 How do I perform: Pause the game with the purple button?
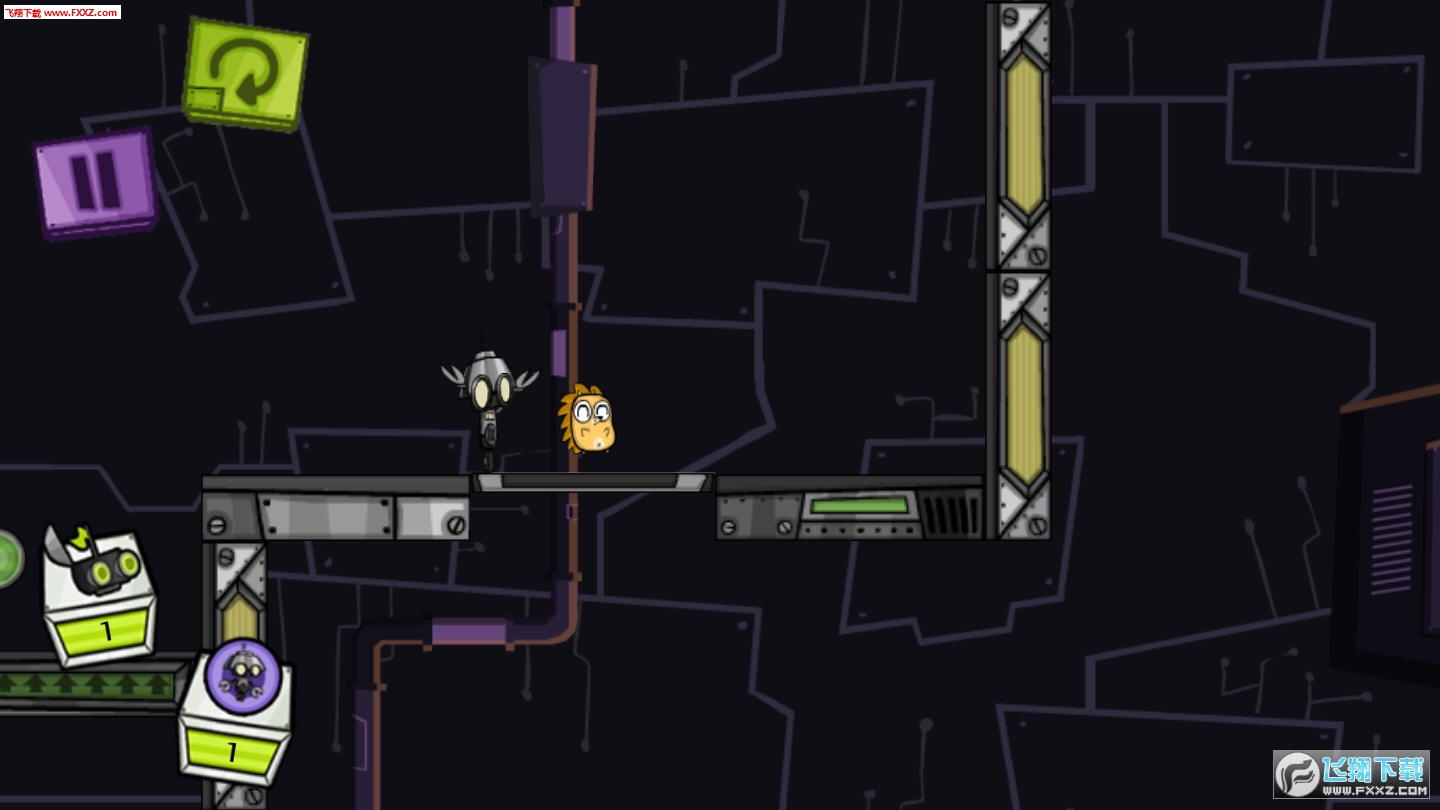[x=96, y=183]
